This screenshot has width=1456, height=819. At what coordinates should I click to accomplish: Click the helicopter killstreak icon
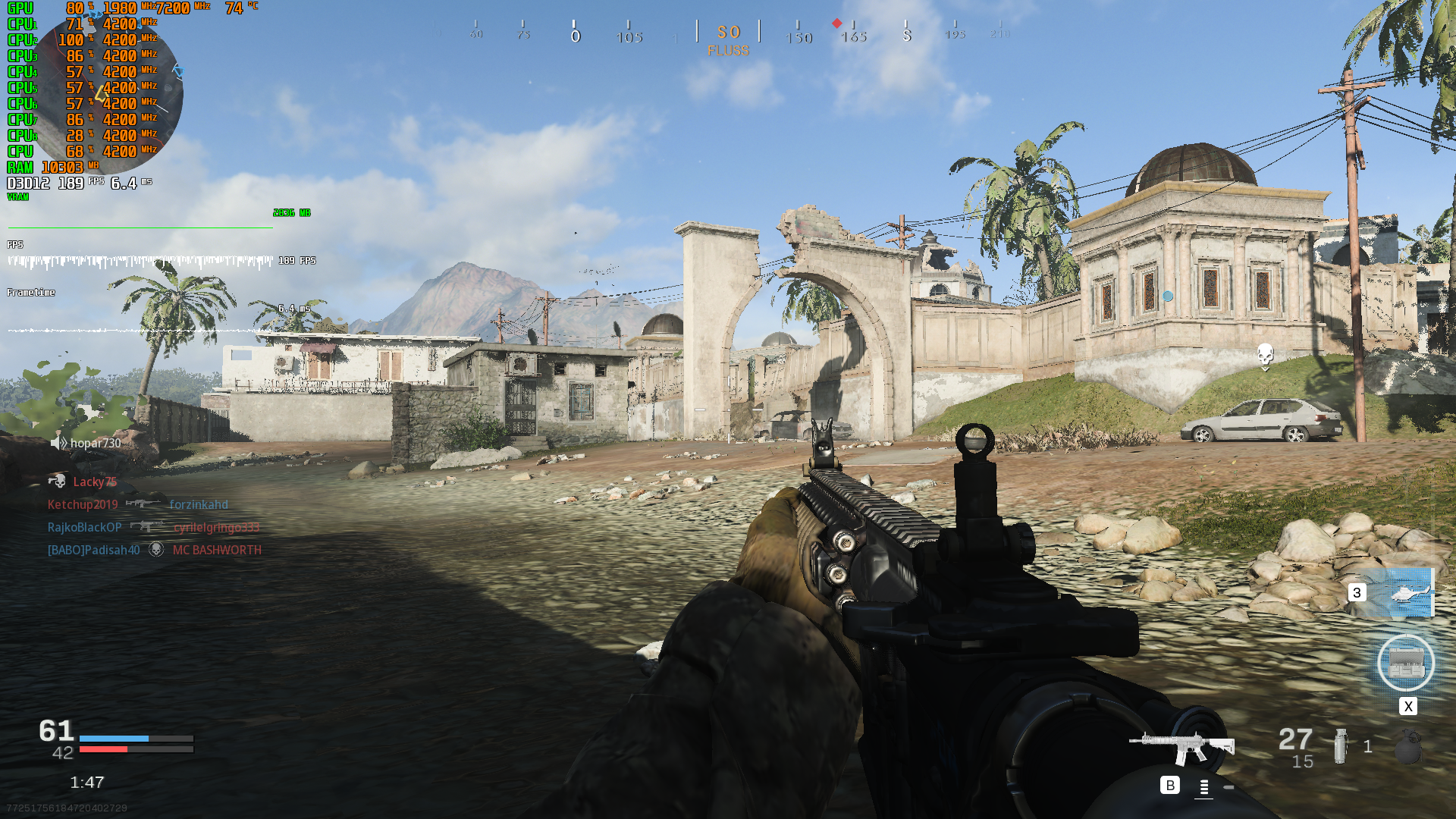click(1408, 594)
